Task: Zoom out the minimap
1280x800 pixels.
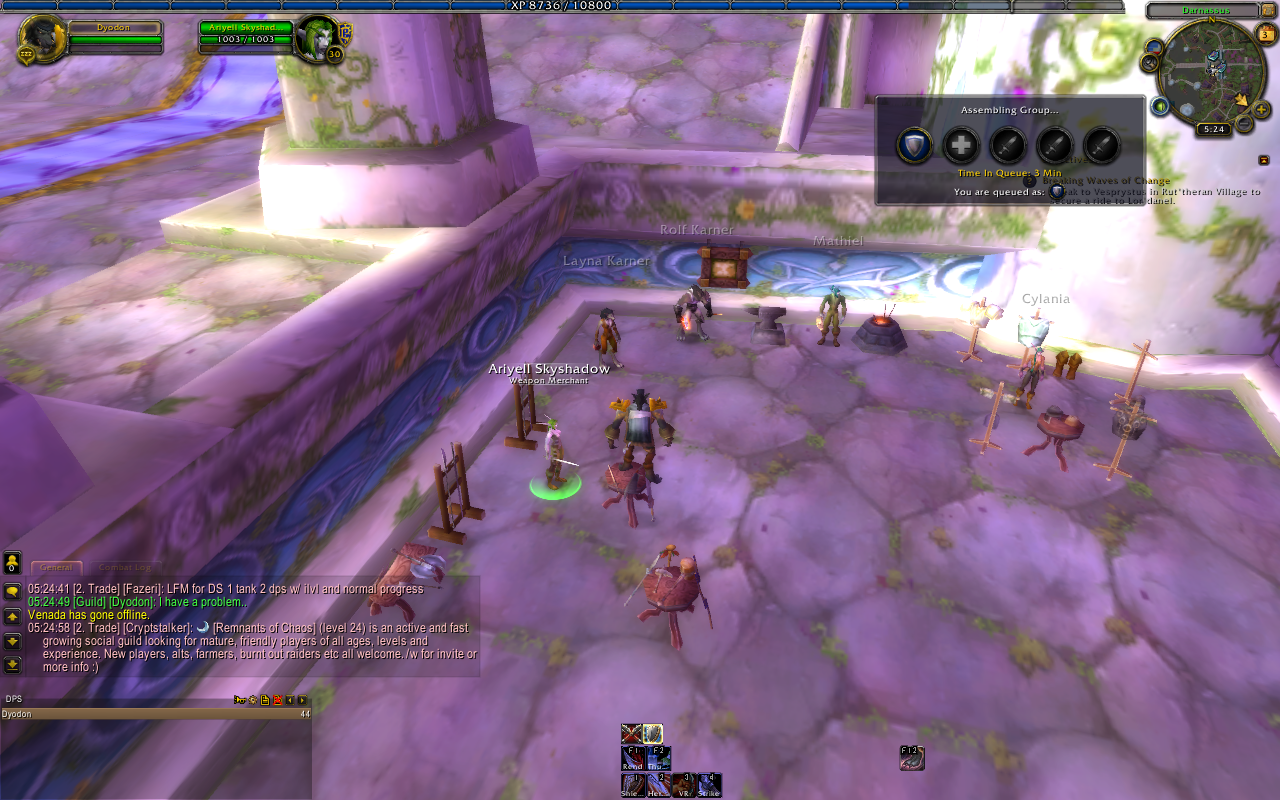Action: click(x=1244, y=124)
